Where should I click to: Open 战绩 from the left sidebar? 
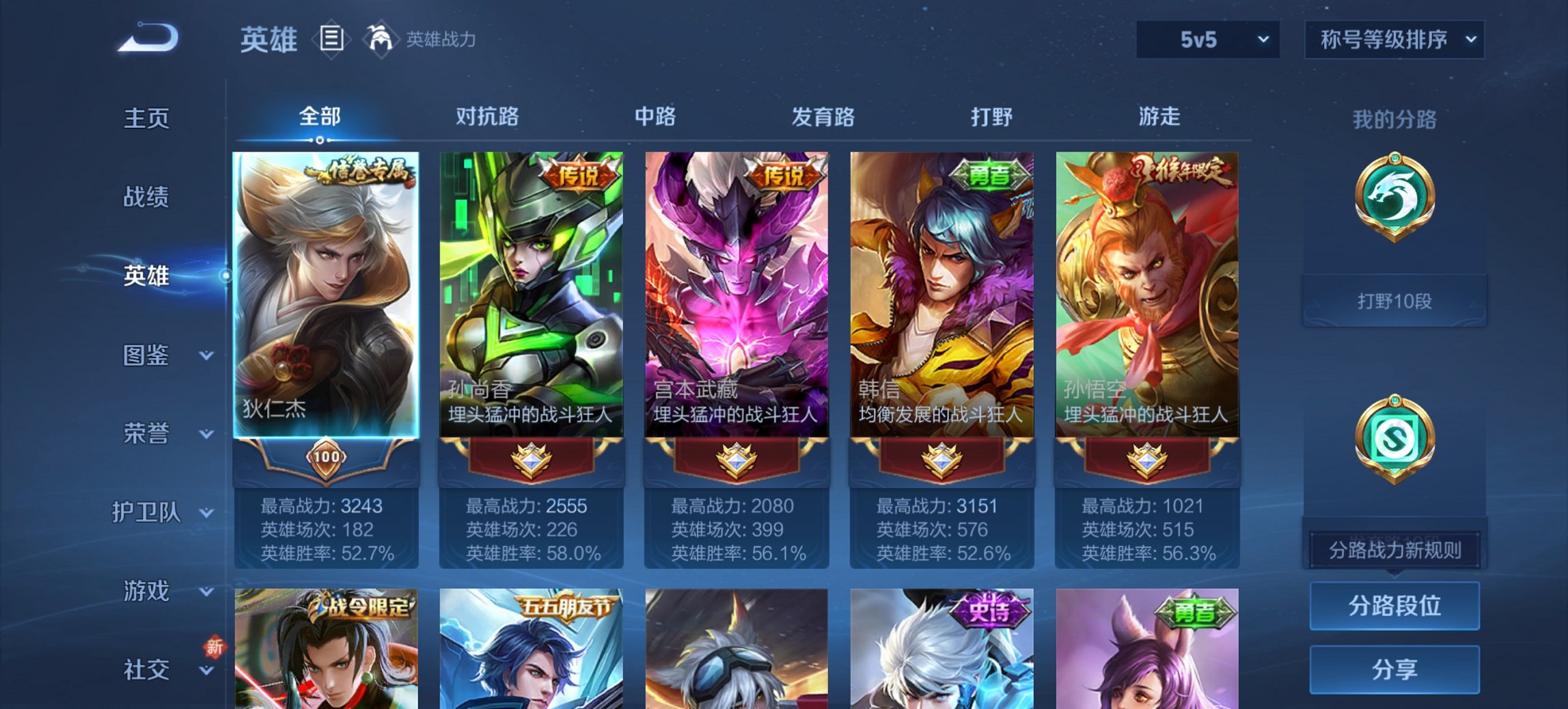[x=146, y=197]
